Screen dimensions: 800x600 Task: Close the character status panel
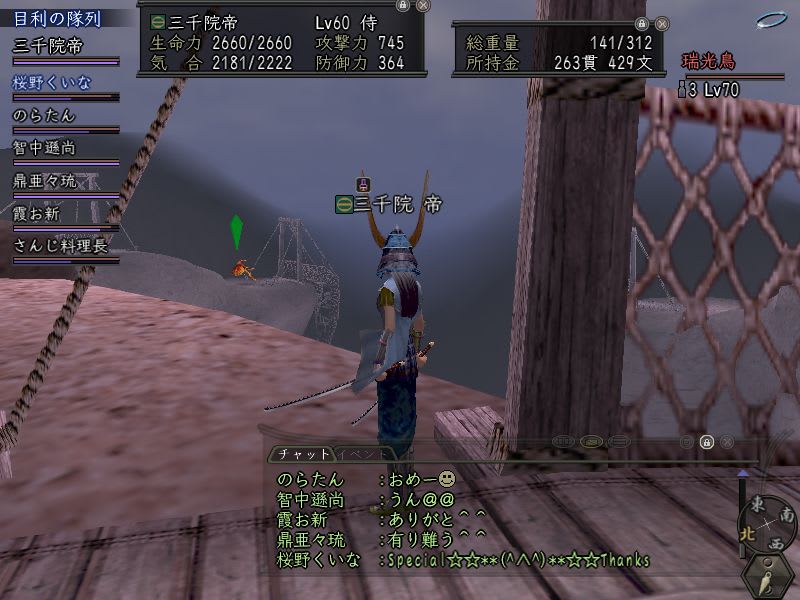423,6
